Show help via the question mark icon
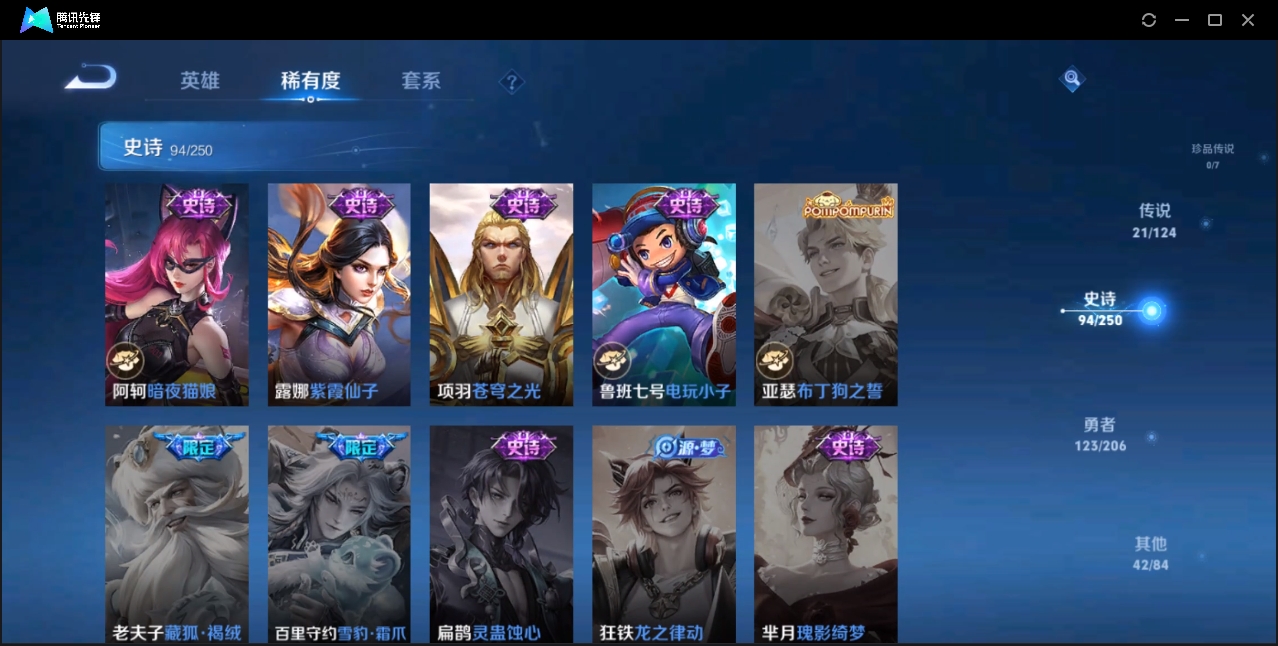The width and height of the screenshot is (1278, 646). 511,82
